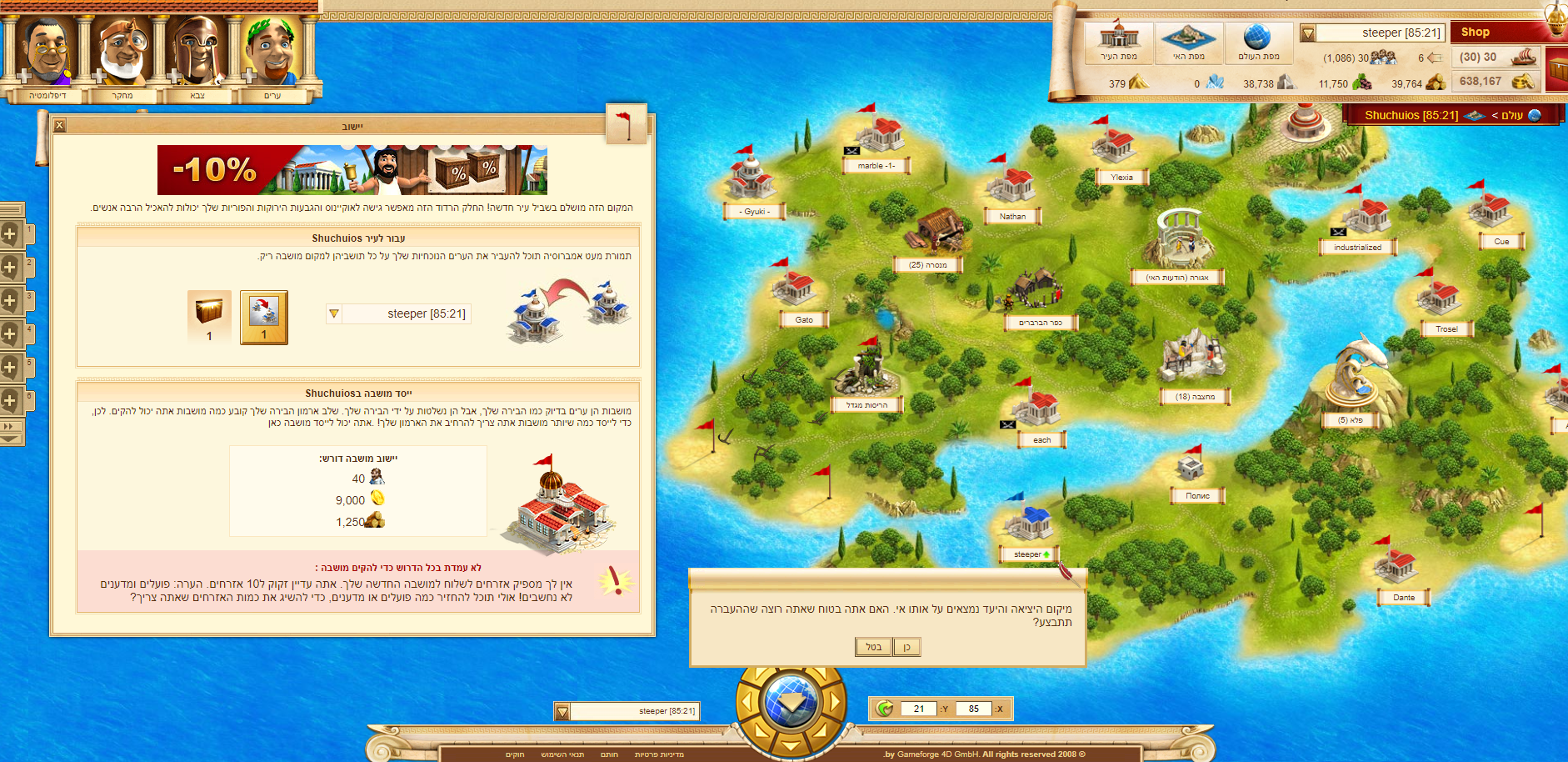Cancel the move with the בטל button

pyautogui.click(x=873, y=647)
